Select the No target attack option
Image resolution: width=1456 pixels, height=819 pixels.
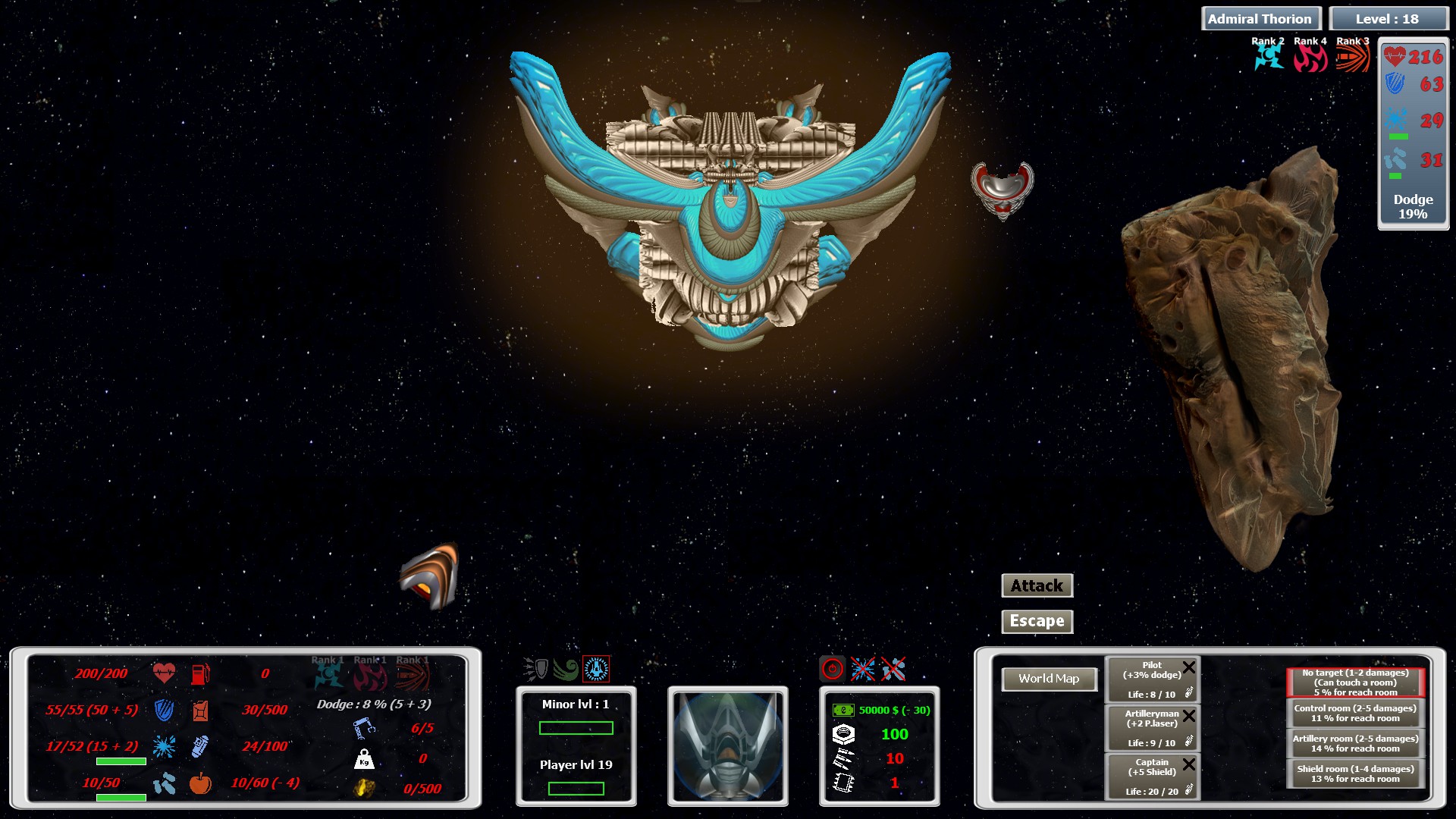[1355, 682]
